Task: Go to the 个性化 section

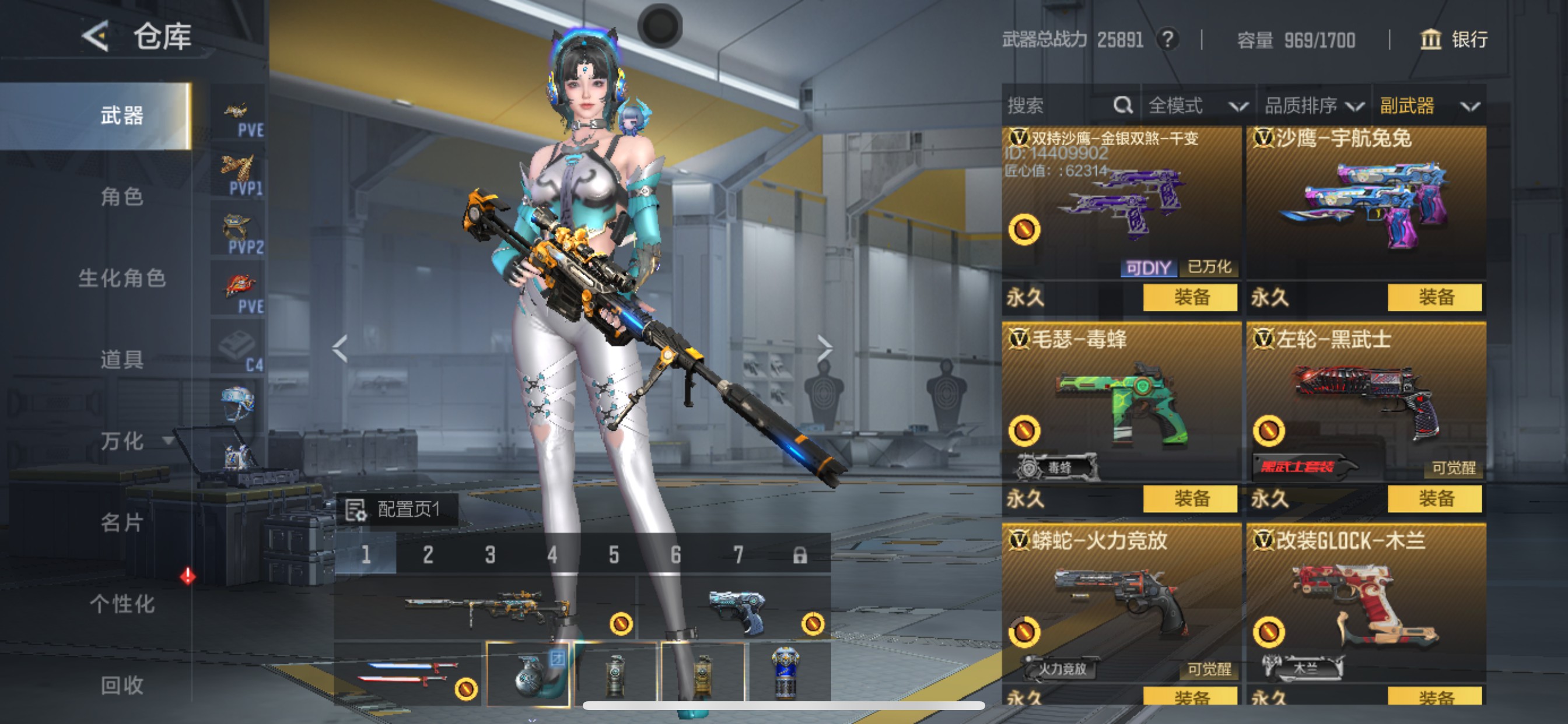Action: (x=122, y=603)
